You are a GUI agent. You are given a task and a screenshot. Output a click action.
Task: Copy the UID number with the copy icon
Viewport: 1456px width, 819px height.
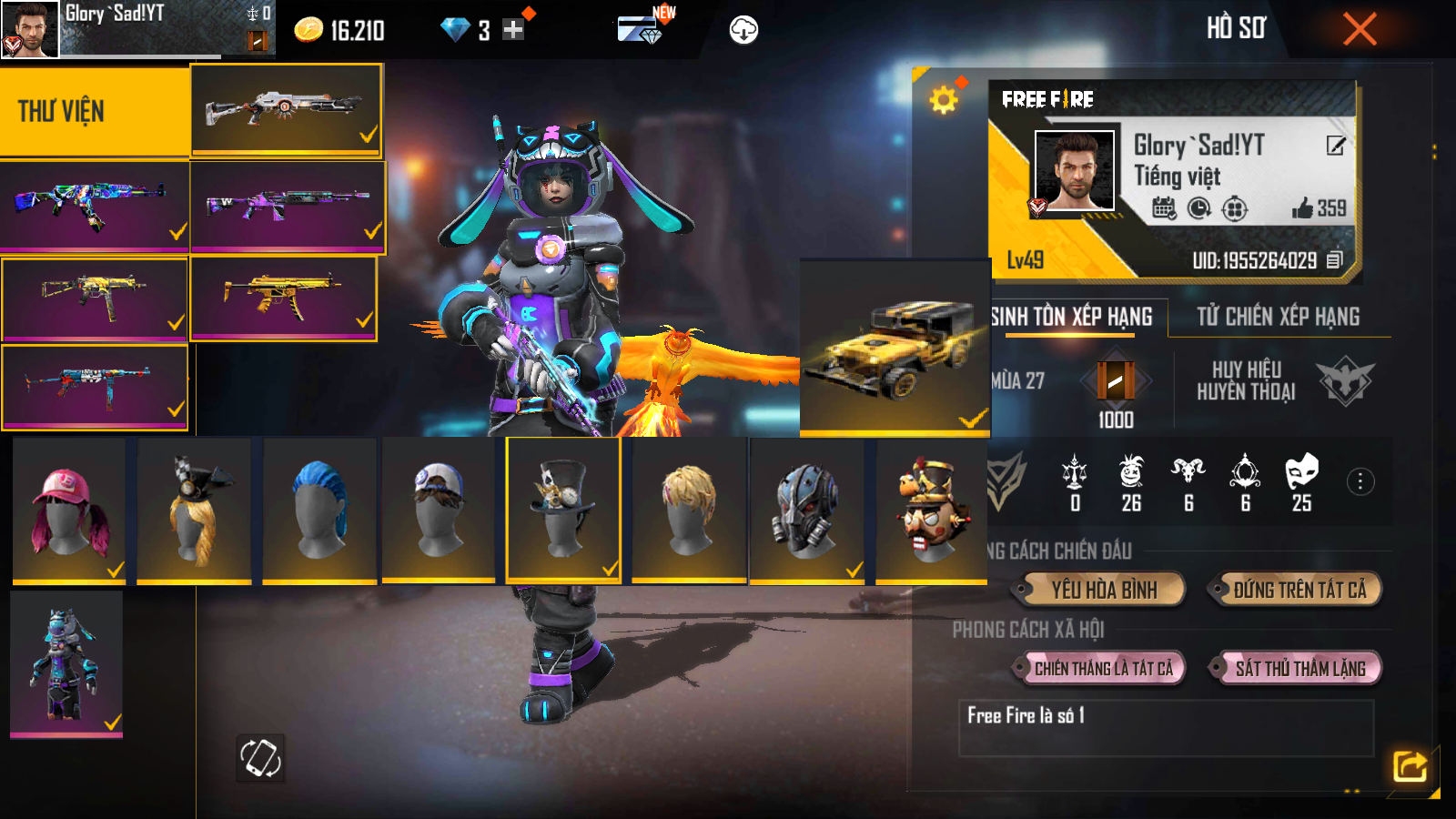coord(1334,260)
